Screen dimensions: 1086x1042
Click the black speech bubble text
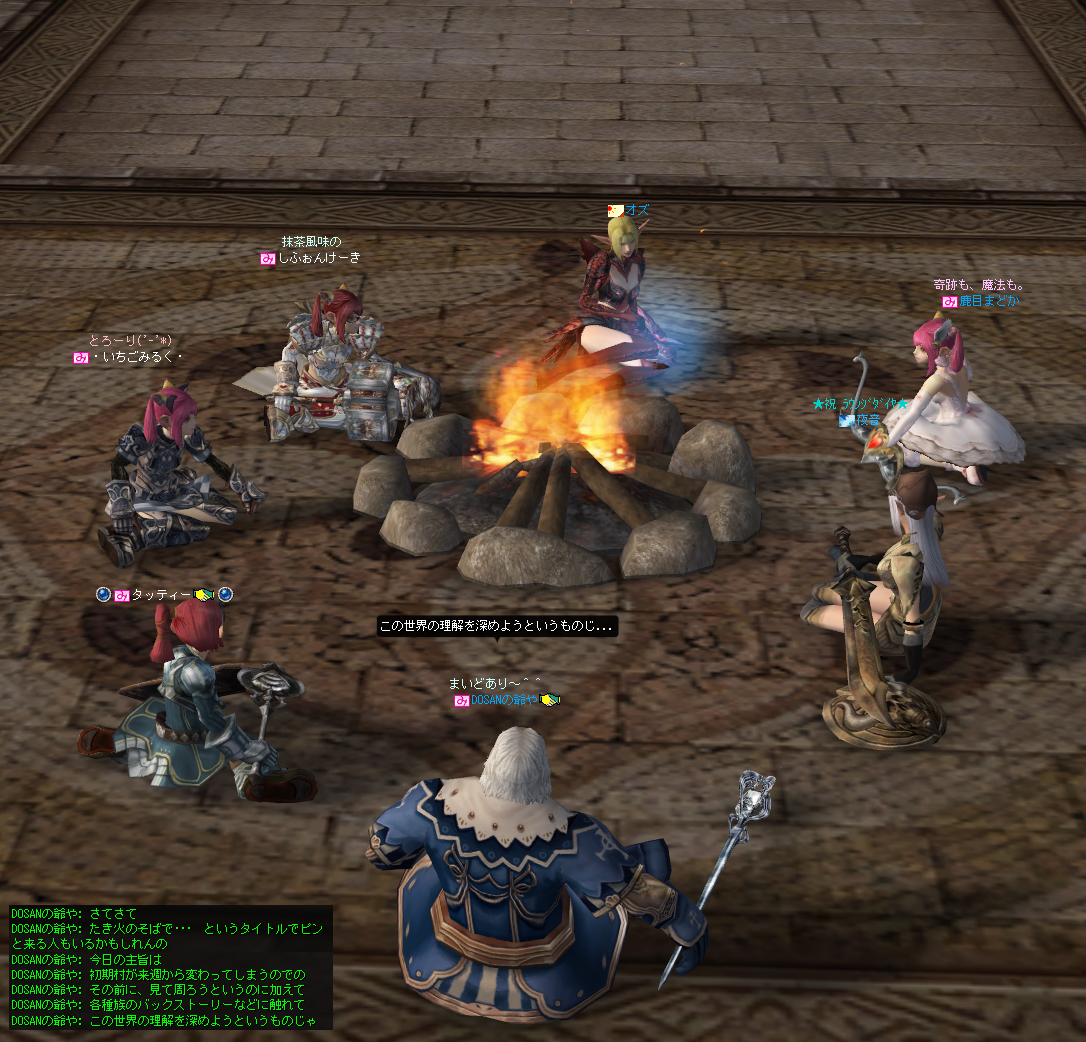click(x=497, y=626)
